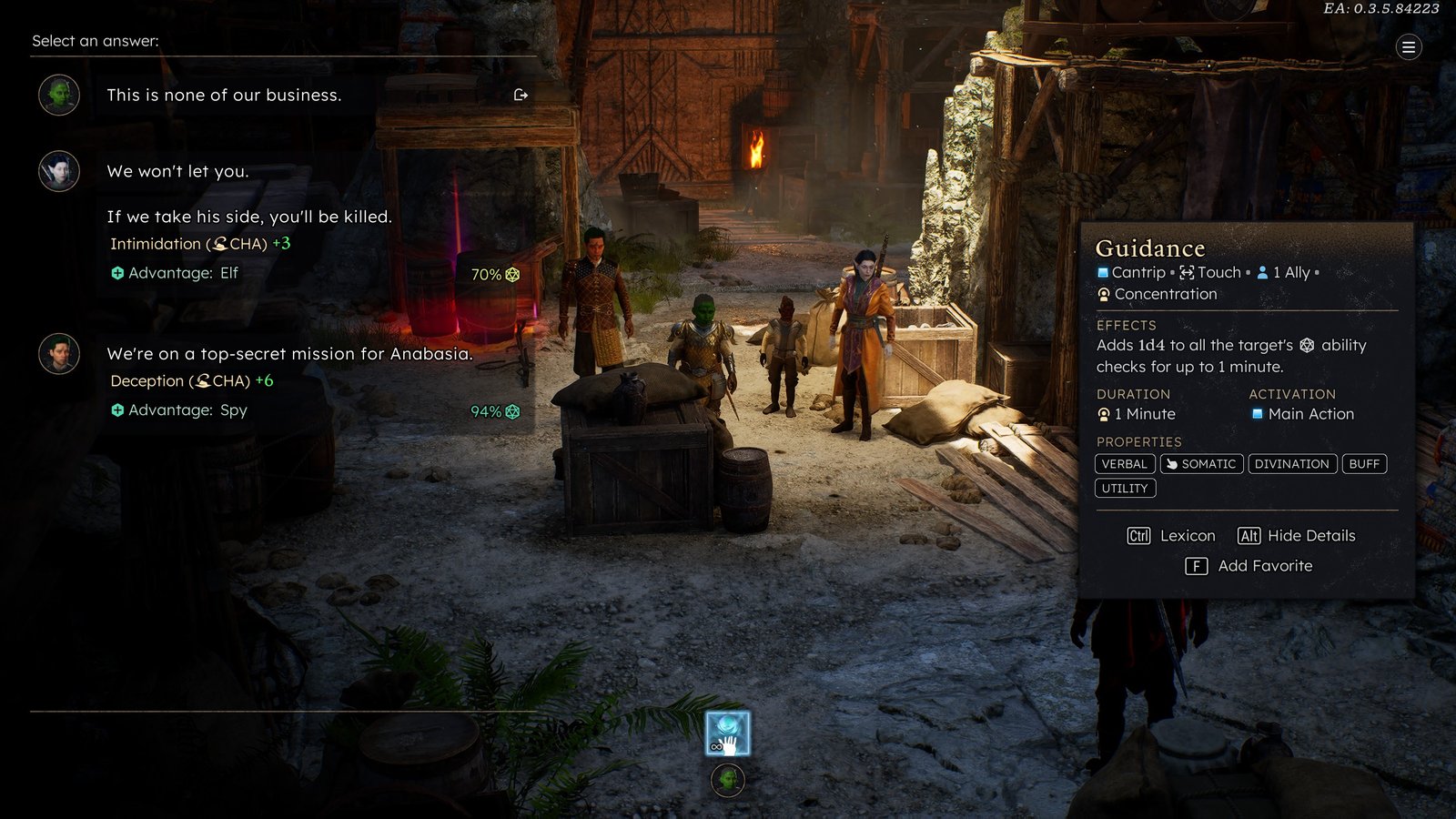Select the "We won't let you." reply
Viewport: 1456px width, 819px height.
177,172
